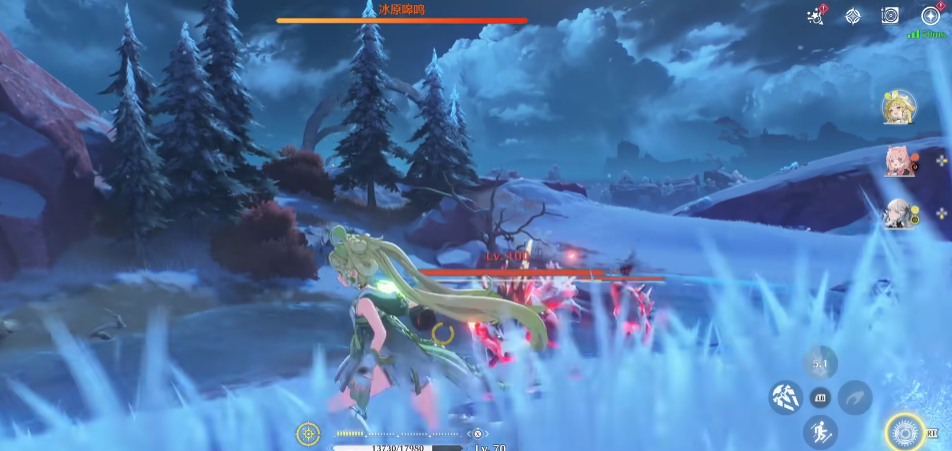
Task: Open the top-right compass menu icon
Action: pos(930,15)
